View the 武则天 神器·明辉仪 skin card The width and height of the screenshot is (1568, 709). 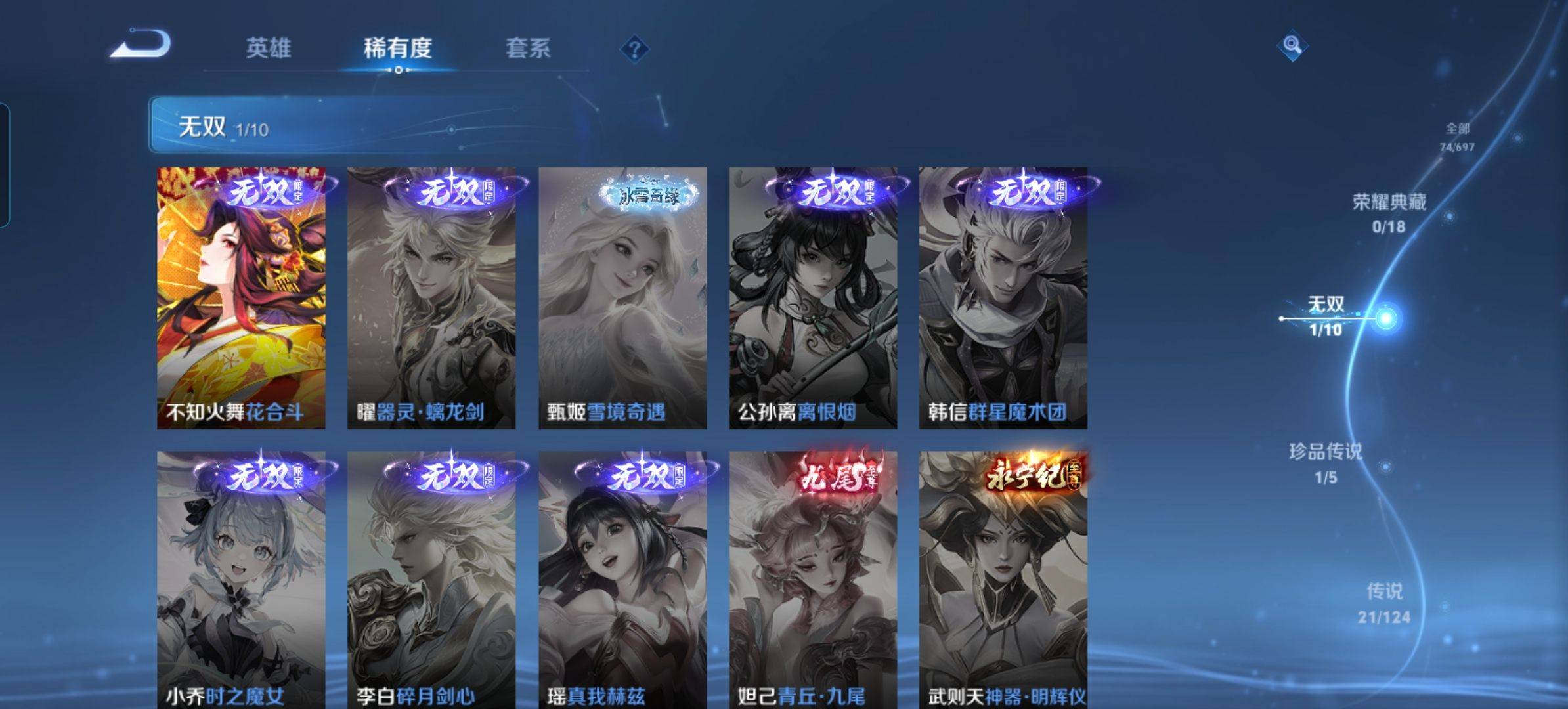click(1003, 579)
